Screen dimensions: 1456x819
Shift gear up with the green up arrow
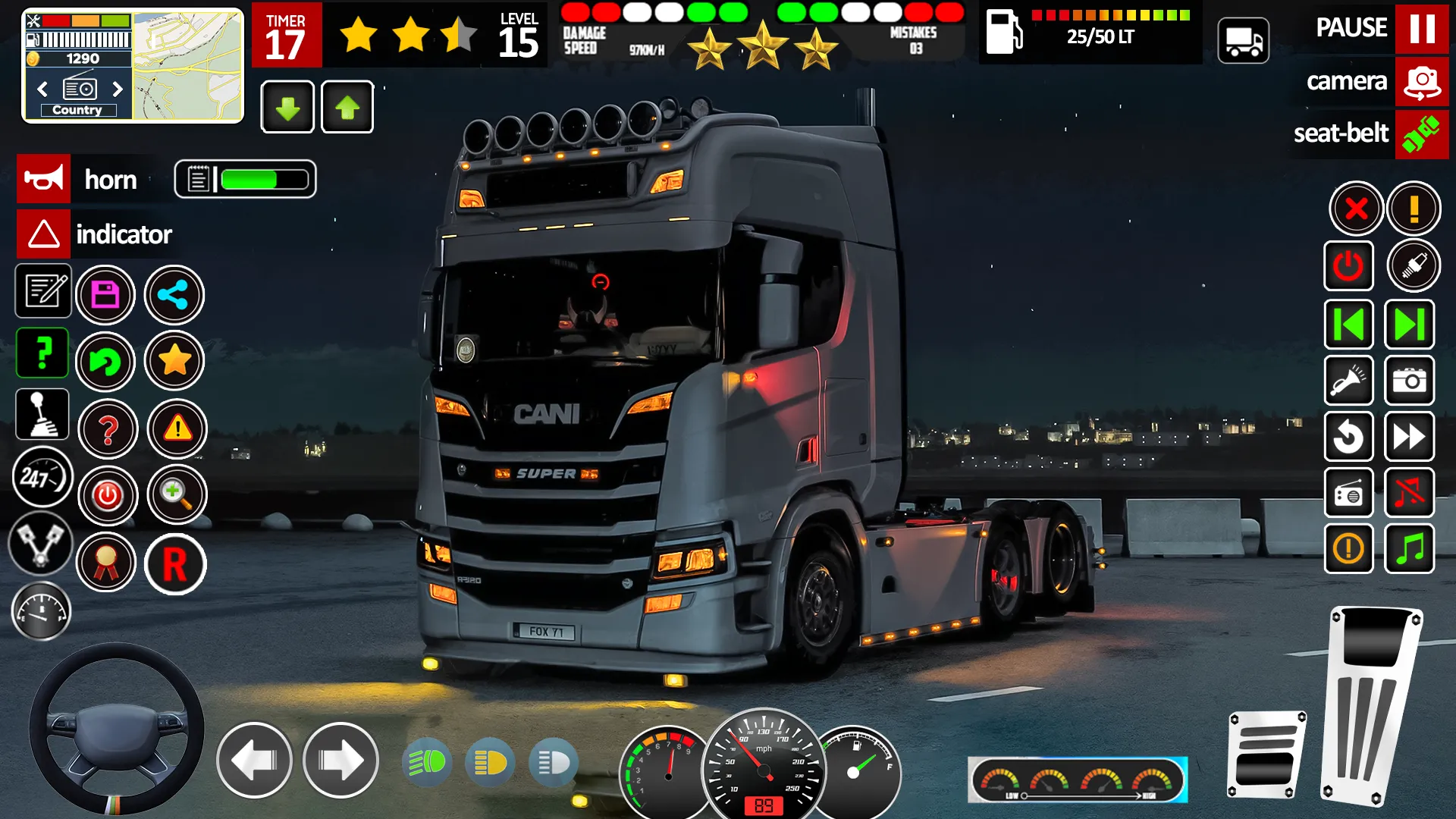[x=347, y=107]
